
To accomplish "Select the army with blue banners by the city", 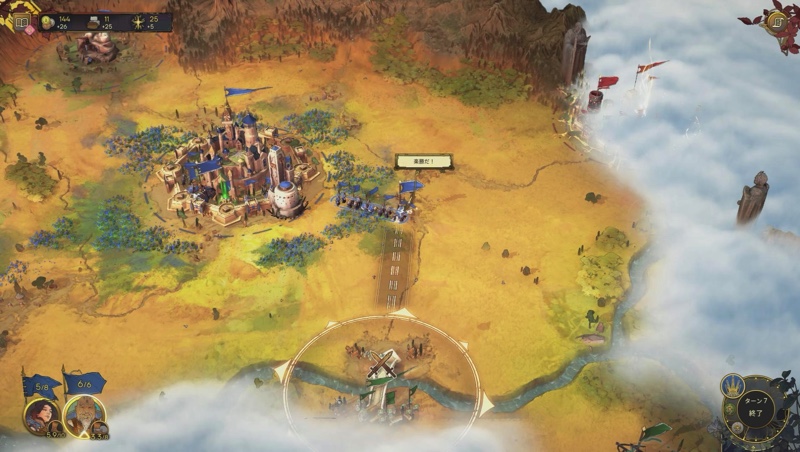I will pyautogui.click(x=375, y=205).
